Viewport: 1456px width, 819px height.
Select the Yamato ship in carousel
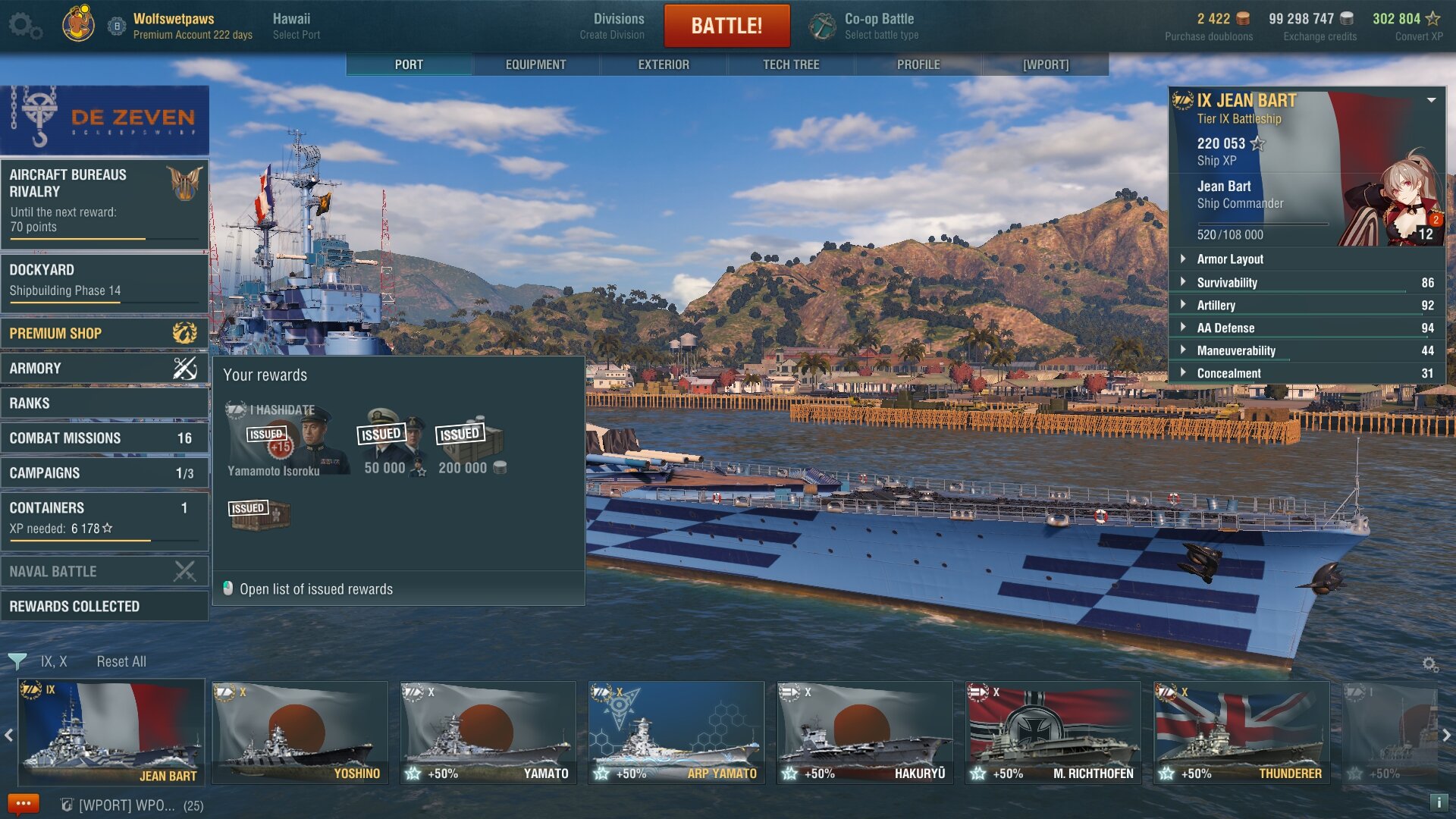[488, 733]
